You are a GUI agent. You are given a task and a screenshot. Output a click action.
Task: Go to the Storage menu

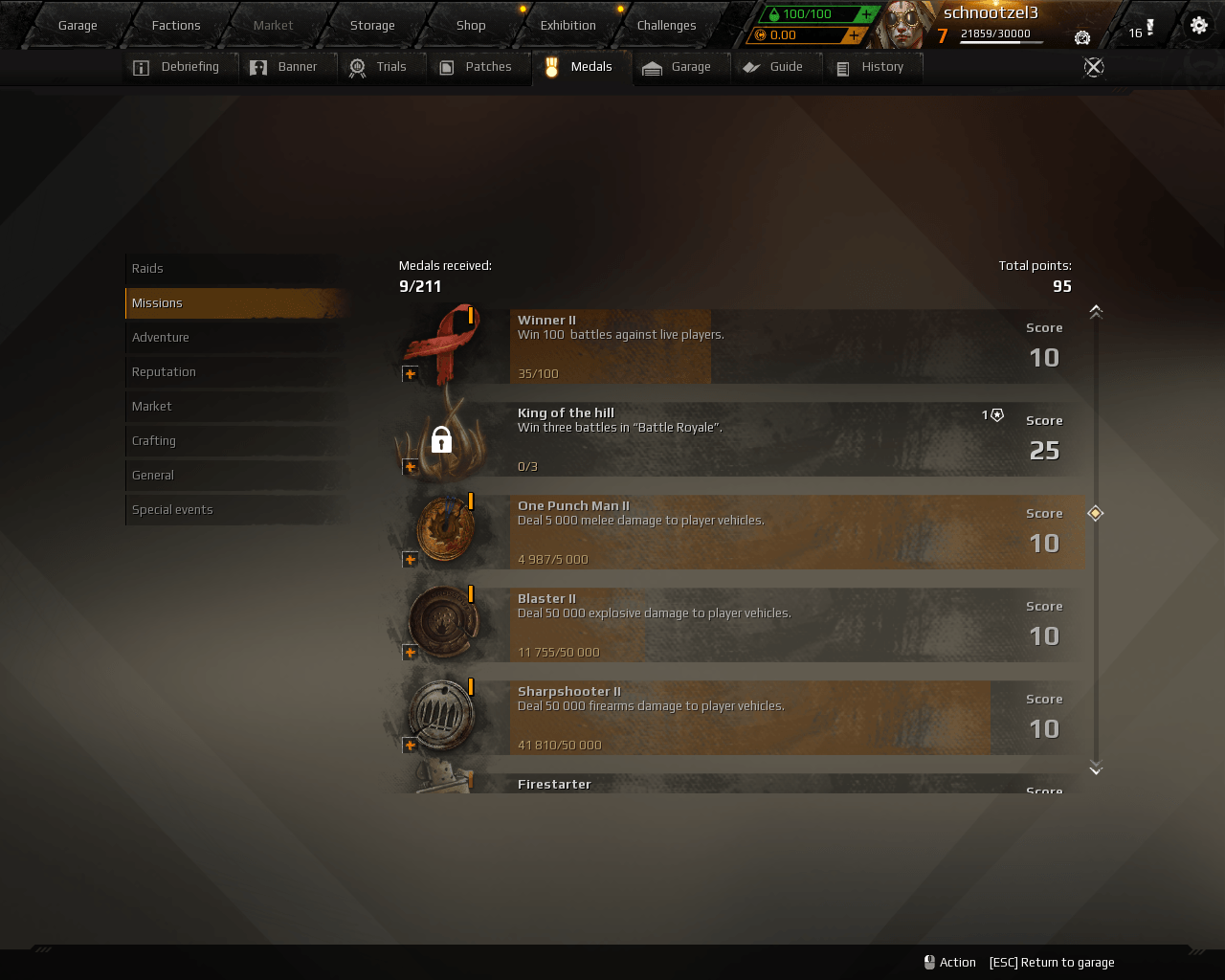372,26
